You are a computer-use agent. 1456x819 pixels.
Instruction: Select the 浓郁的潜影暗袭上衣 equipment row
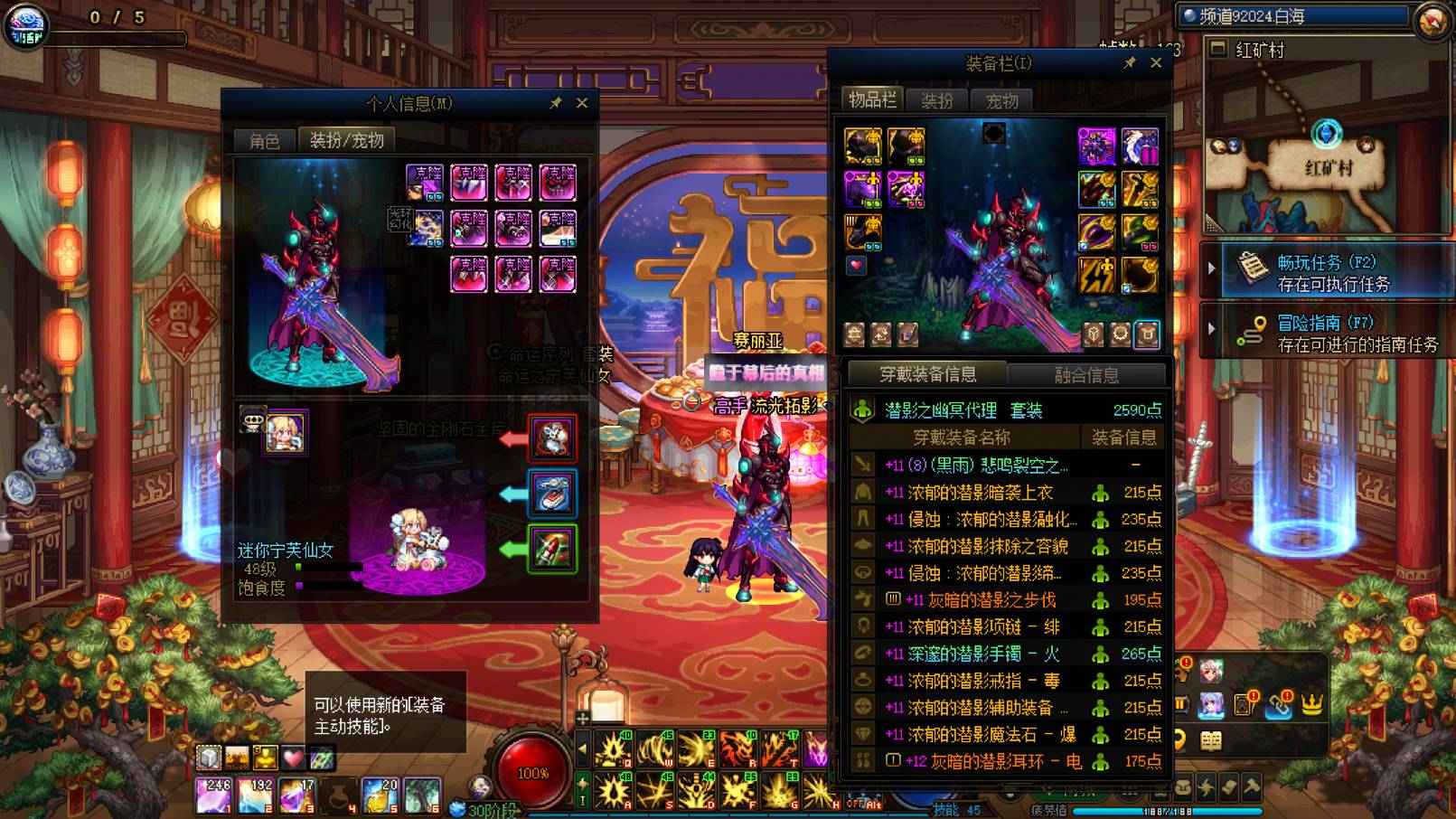[980, 493]
